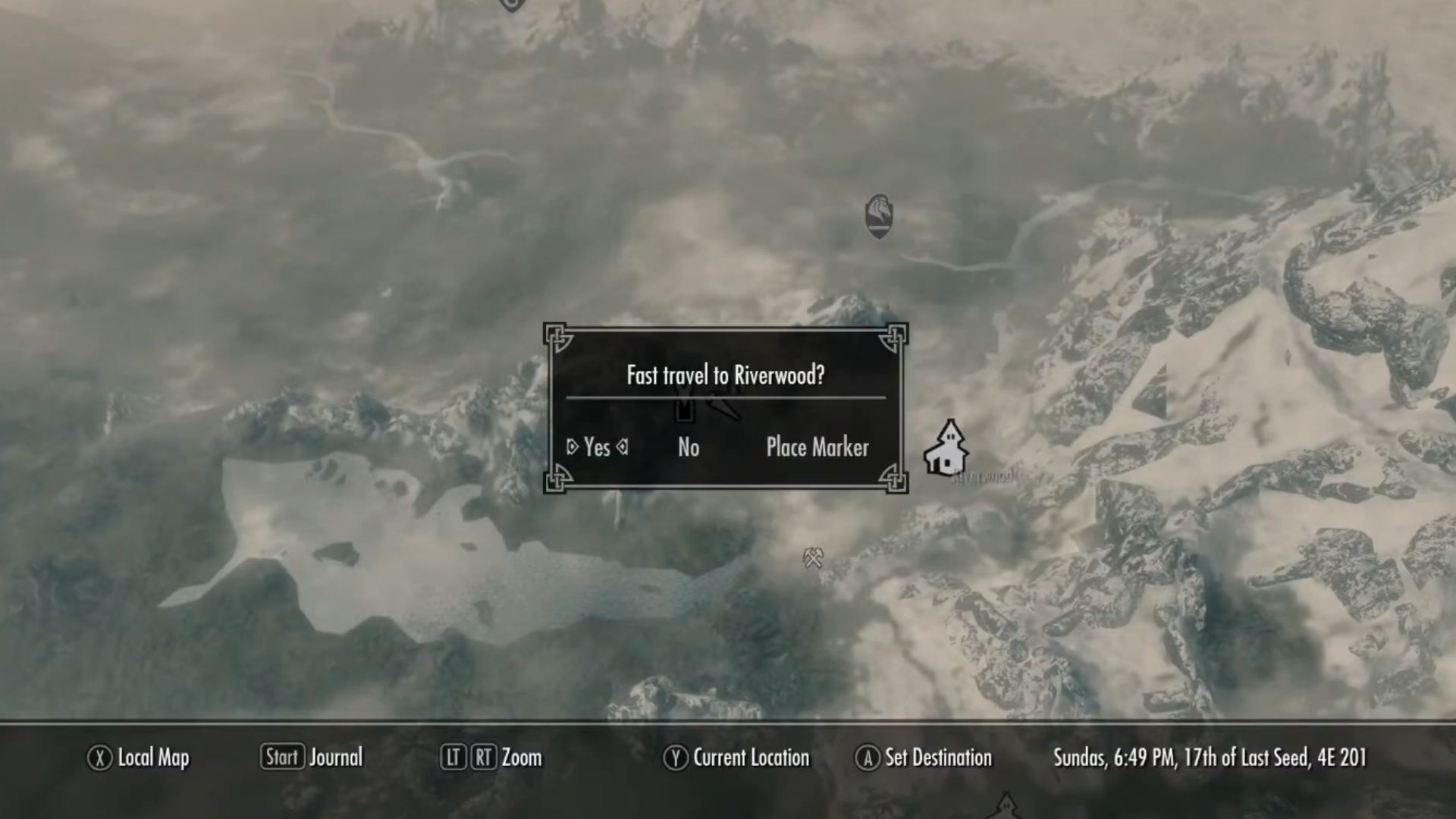
Task: Decline fast travel by choosing No
Action: [x=689, y=447]
